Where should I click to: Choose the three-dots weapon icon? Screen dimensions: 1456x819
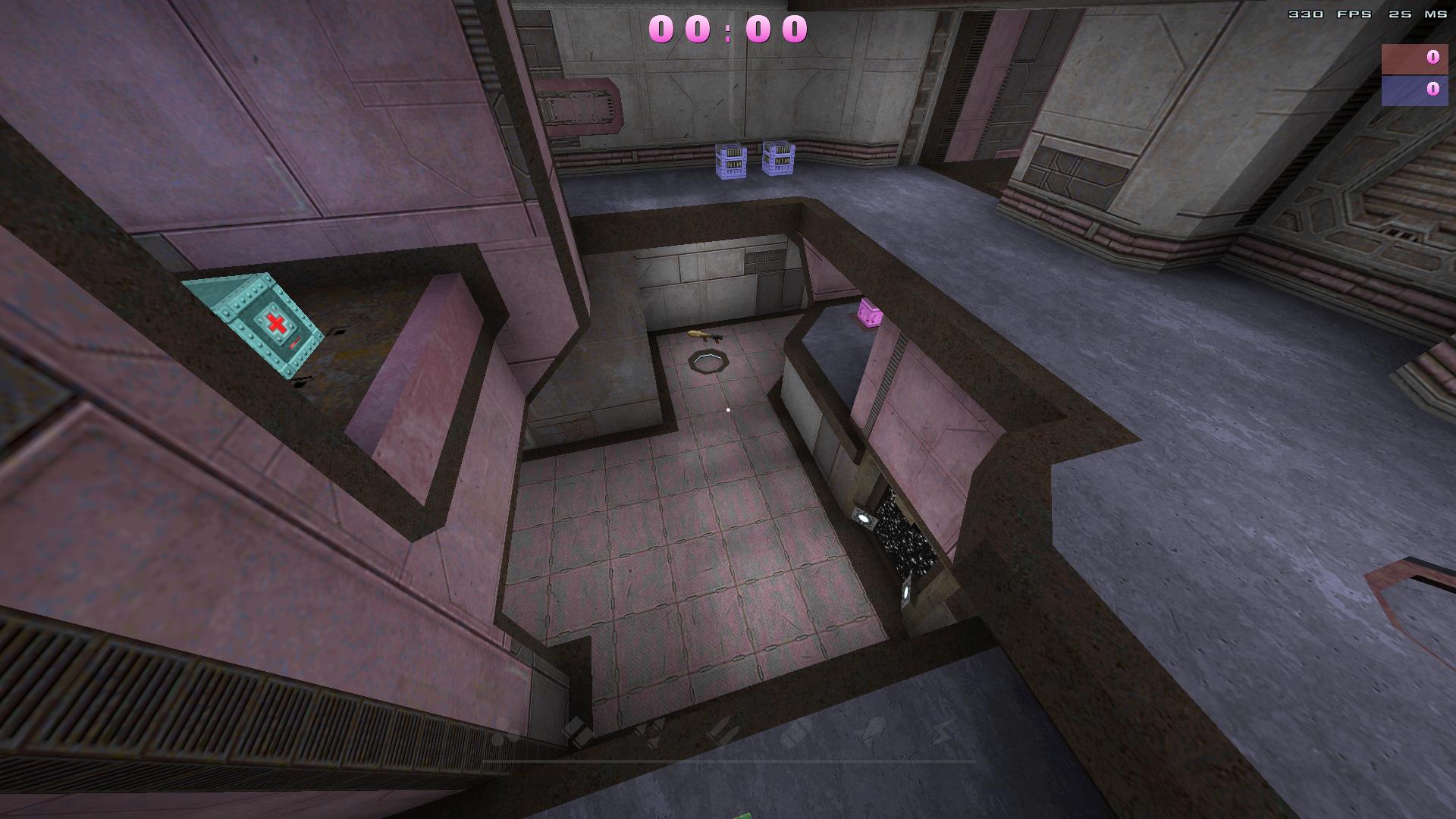pyautogui.click(x=505, y=734)
